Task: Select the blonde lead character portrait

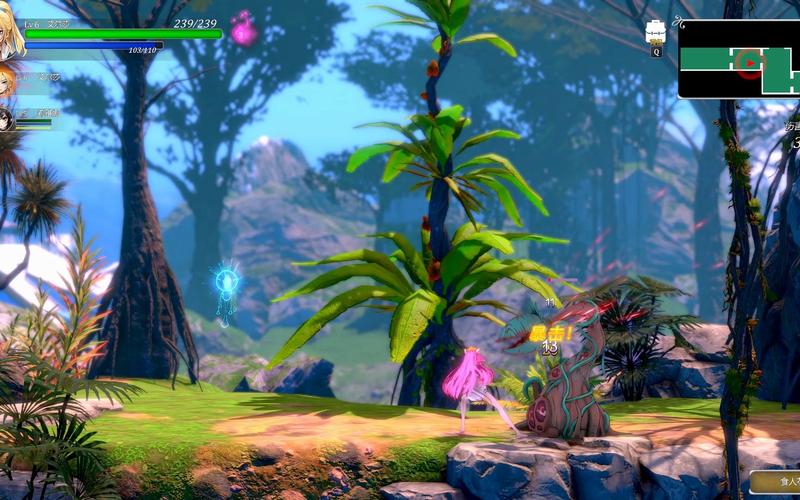Action: point(11,37)
